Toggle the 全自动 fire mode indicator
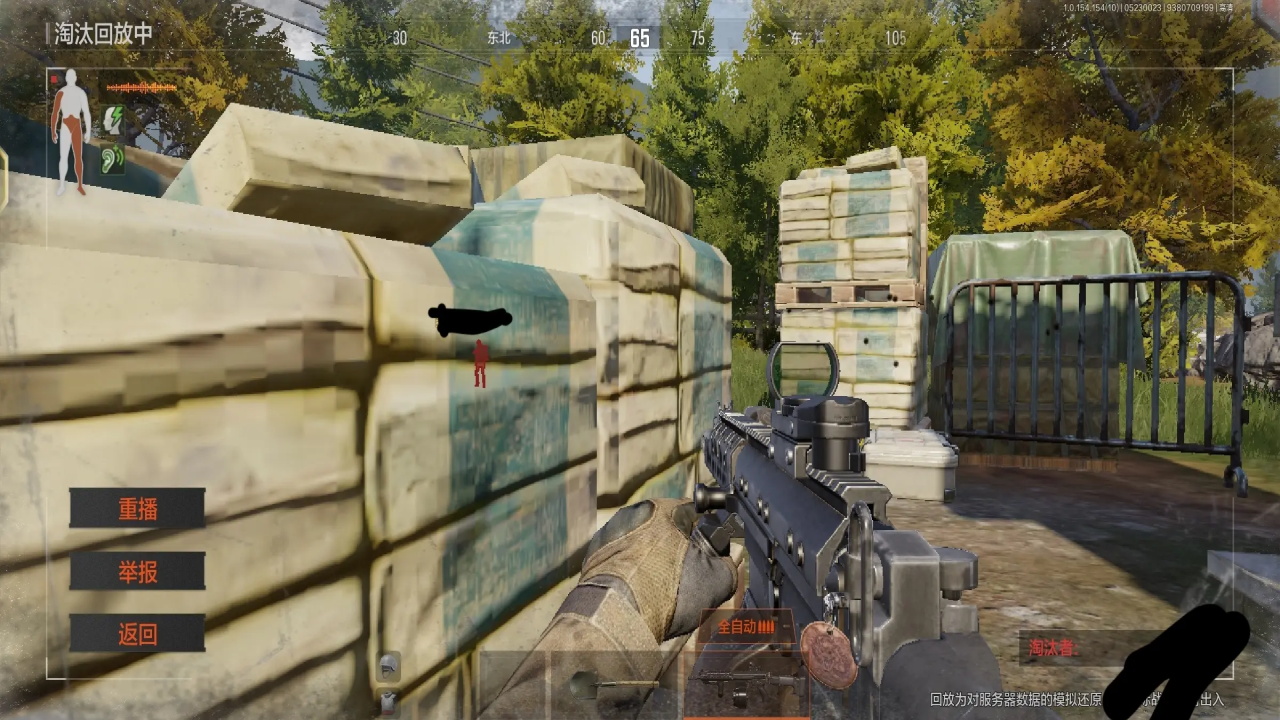Image resolution: width=1280 pixels, height=720 pixels. point(746,628)
